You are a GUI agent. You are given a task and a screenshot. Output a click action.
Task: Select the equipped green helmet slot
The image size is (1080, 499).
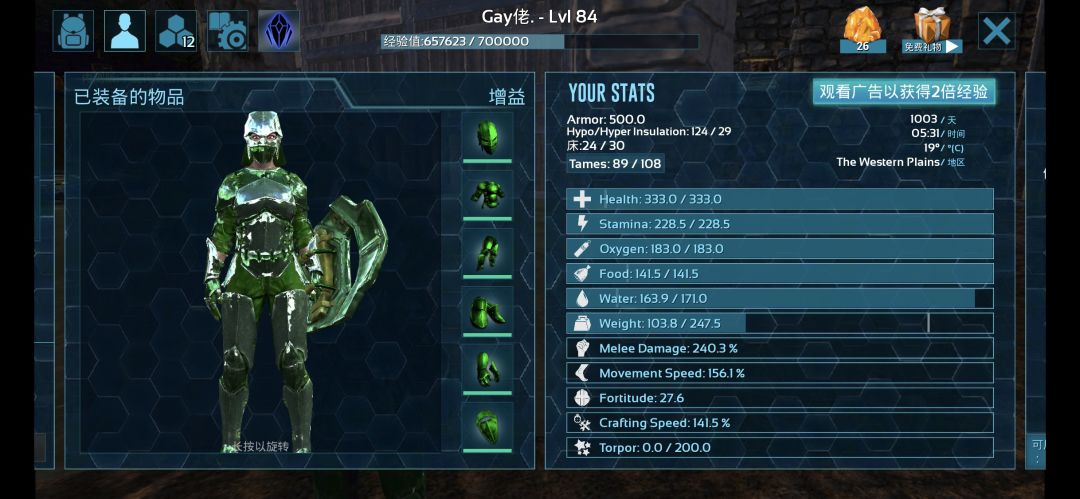pos(487,135)
